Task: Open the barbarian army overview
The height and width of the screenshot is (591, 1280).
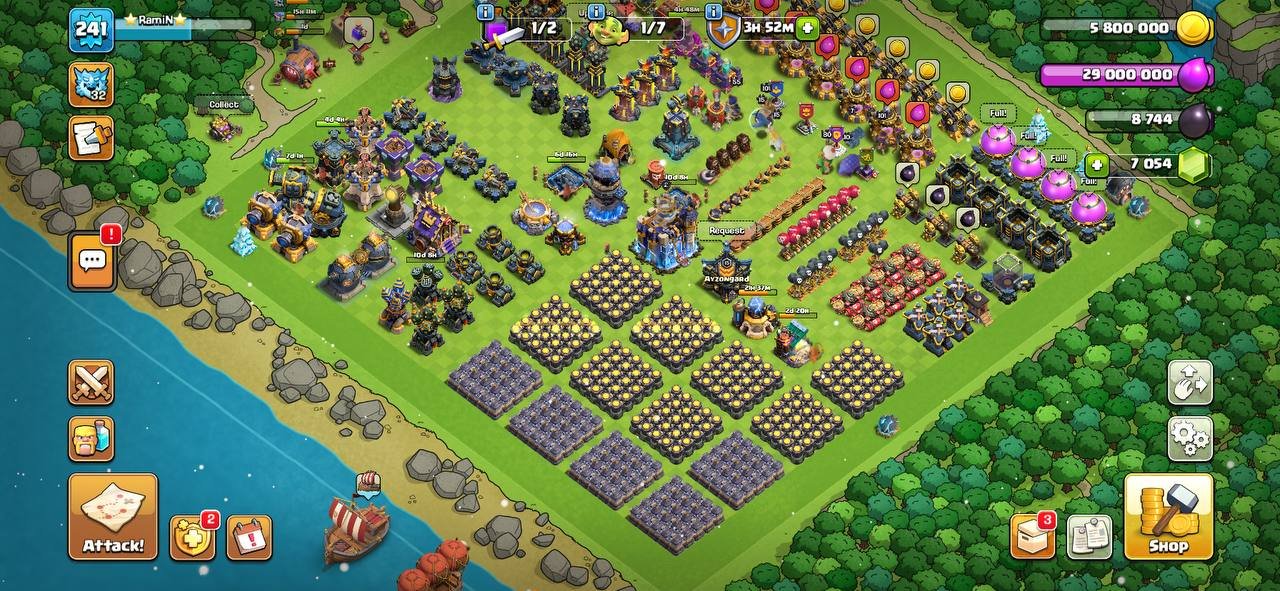Action: (91, 438)
